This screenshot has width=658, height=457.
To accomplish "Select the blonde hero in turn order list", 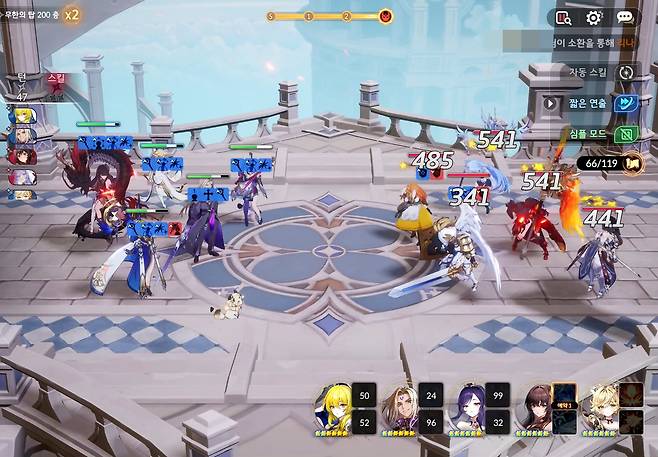I will (x=20, y=117).
